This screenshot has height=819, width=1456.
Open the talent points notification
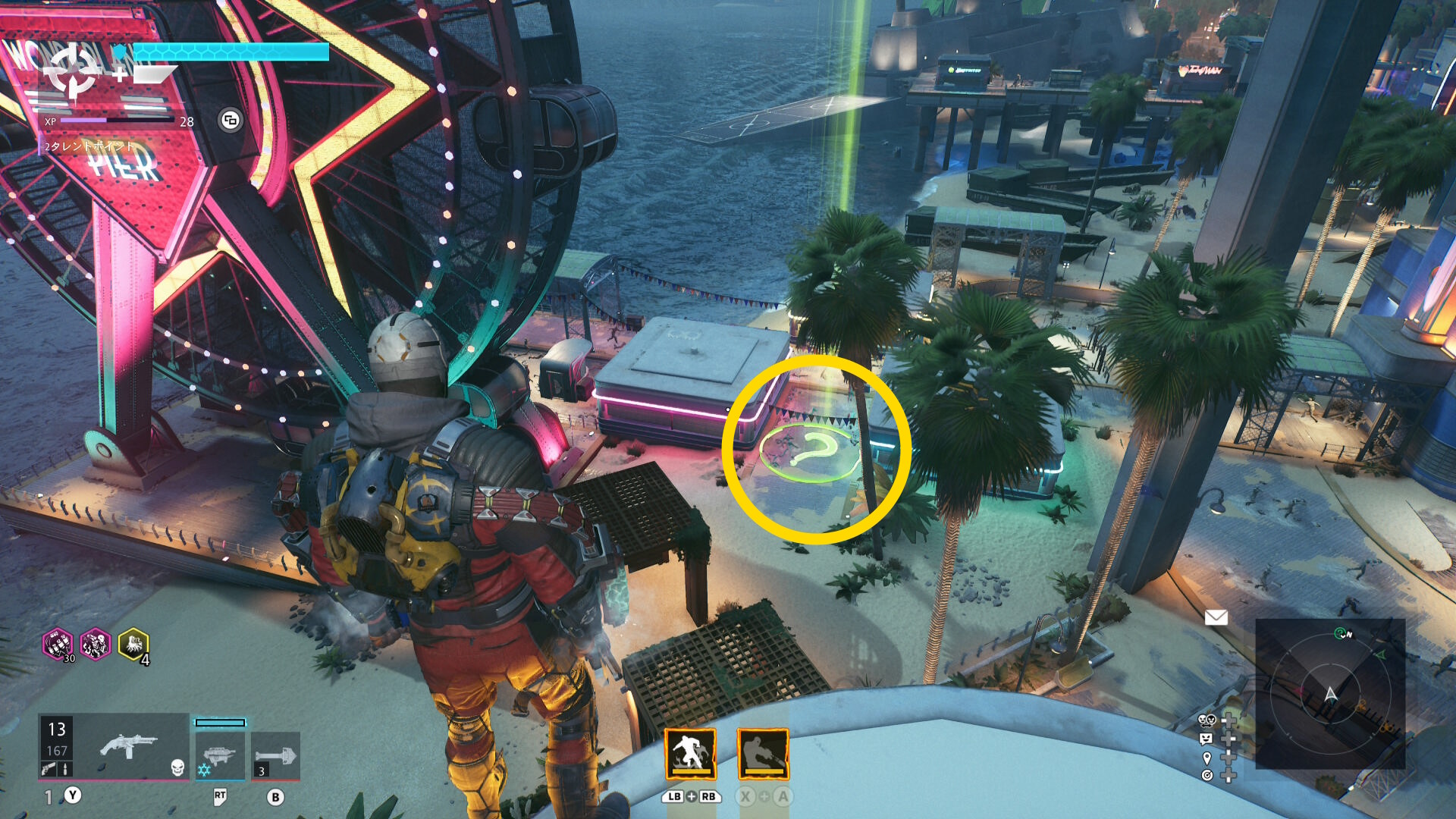coord(89,146)
